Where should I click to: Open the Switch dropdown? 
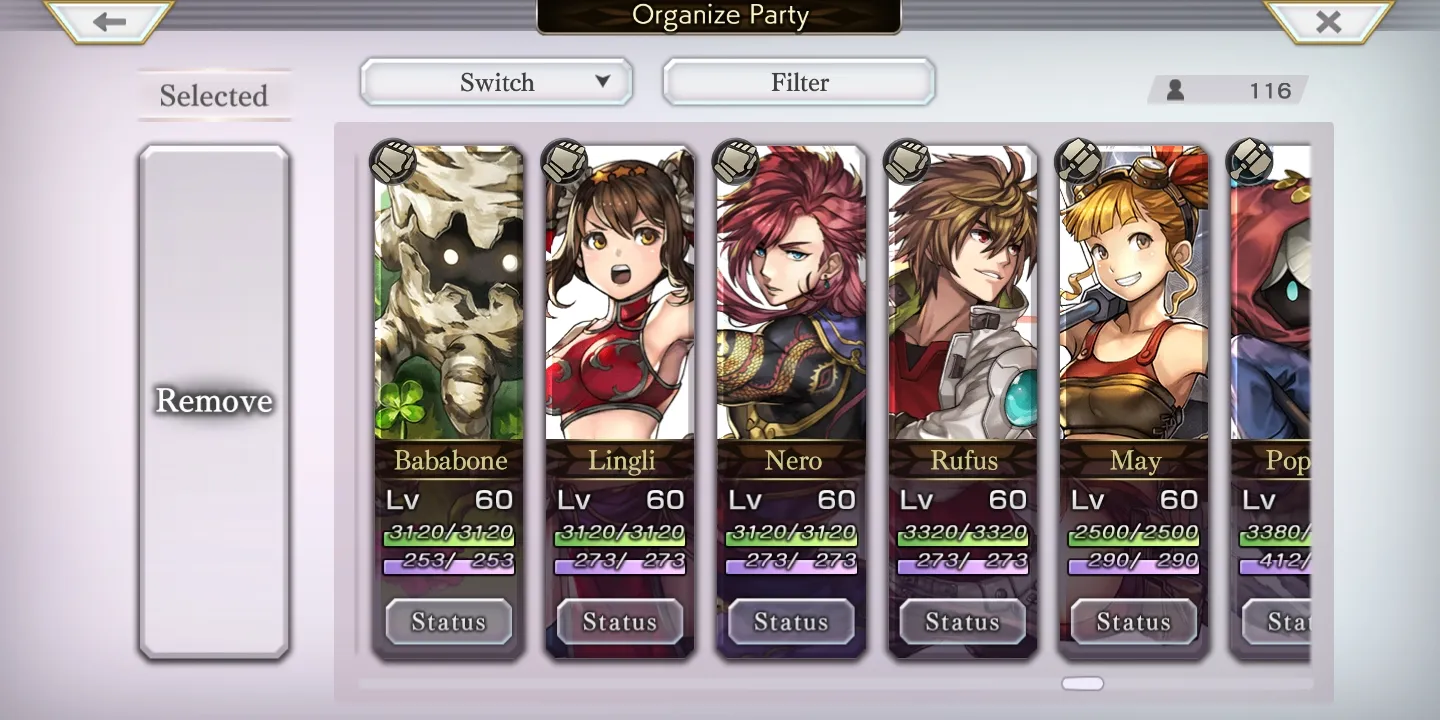coord(496,82)
